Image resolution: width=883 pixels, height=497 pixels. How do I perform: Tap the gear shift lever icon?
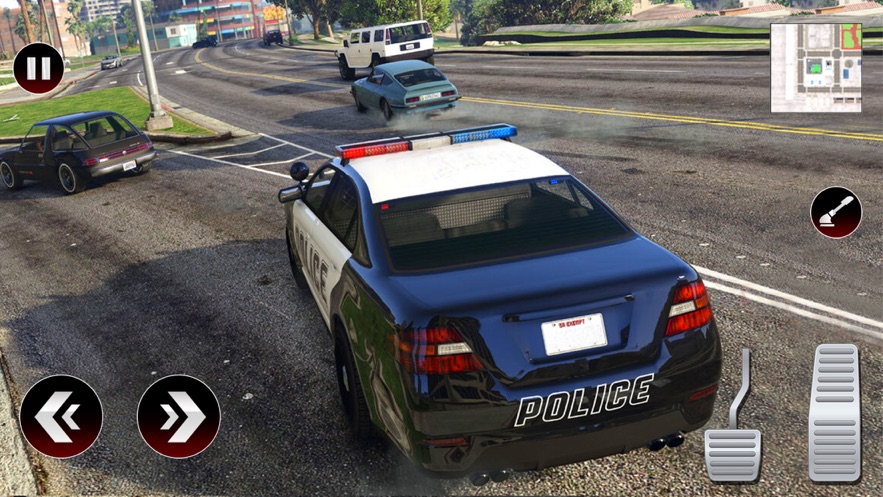pyautogui.click(x=836, y=212)
